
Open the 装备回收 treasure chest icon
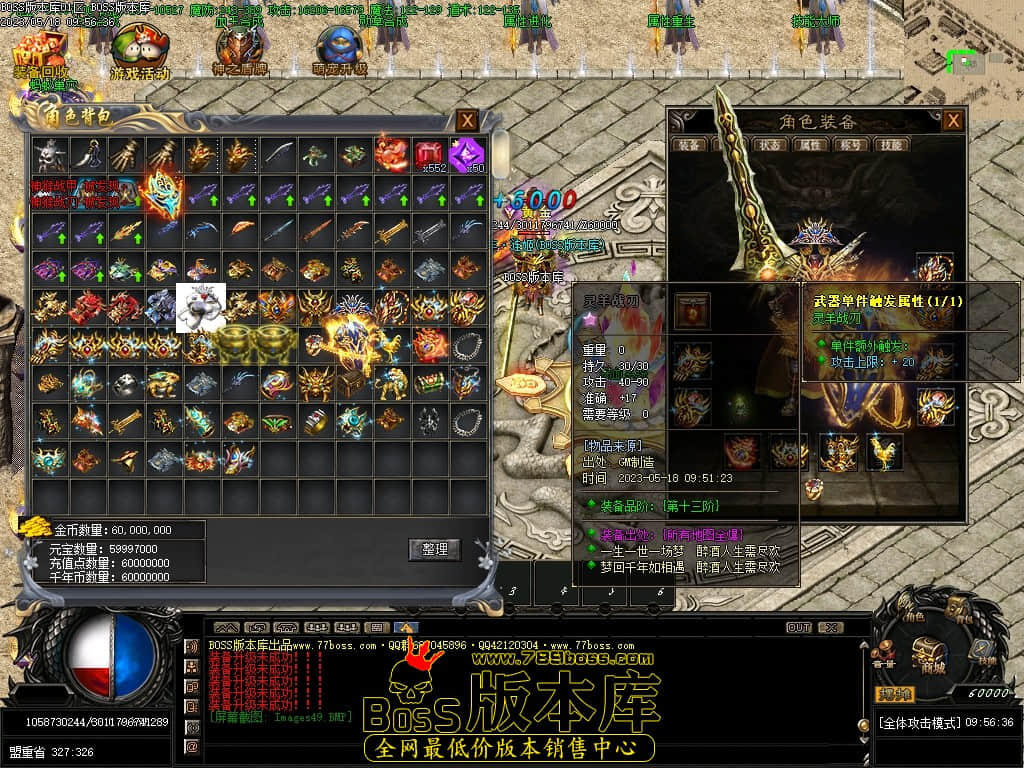click(x=40, y=52)
